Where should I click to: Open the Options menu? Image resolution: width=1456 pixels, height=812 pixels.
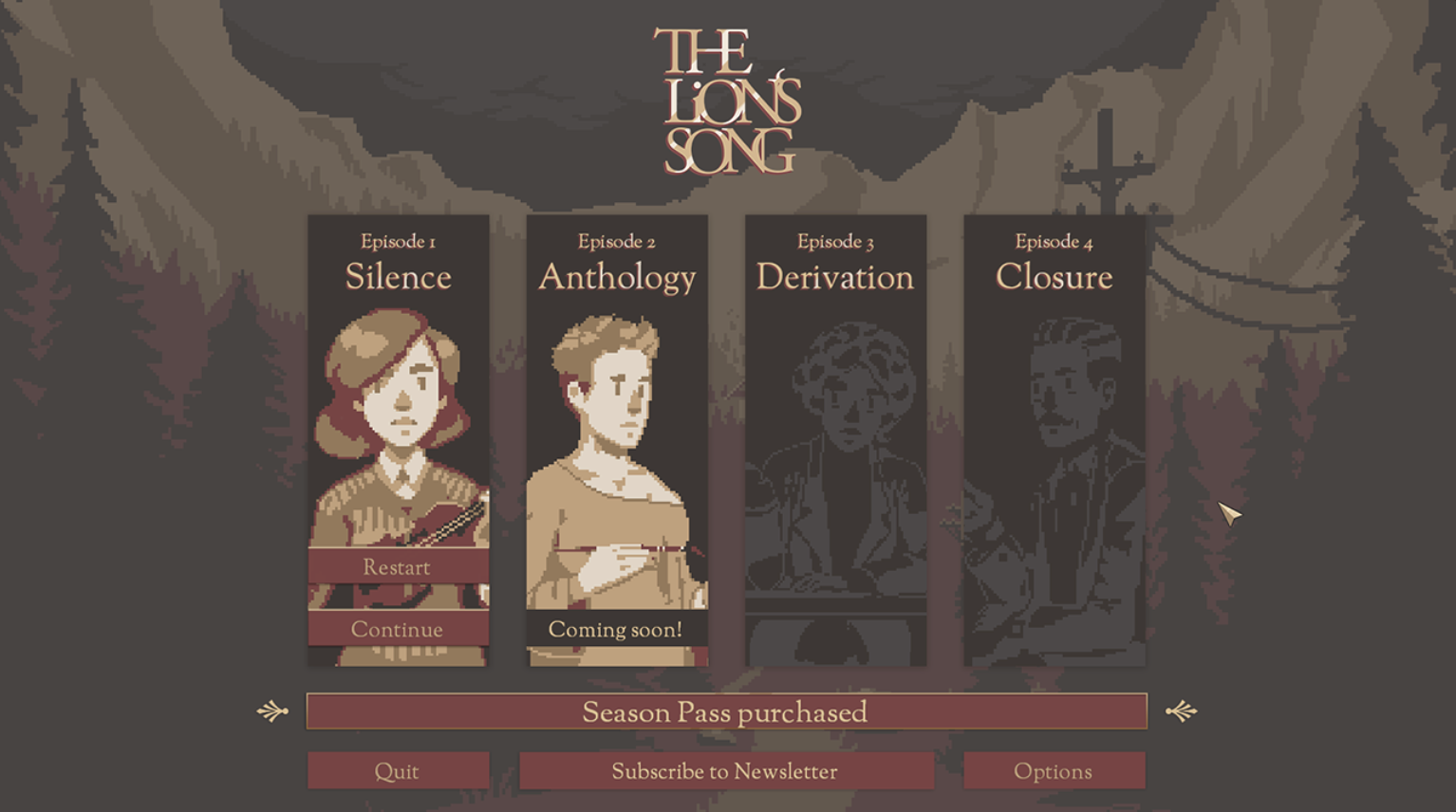(1054, 771)
